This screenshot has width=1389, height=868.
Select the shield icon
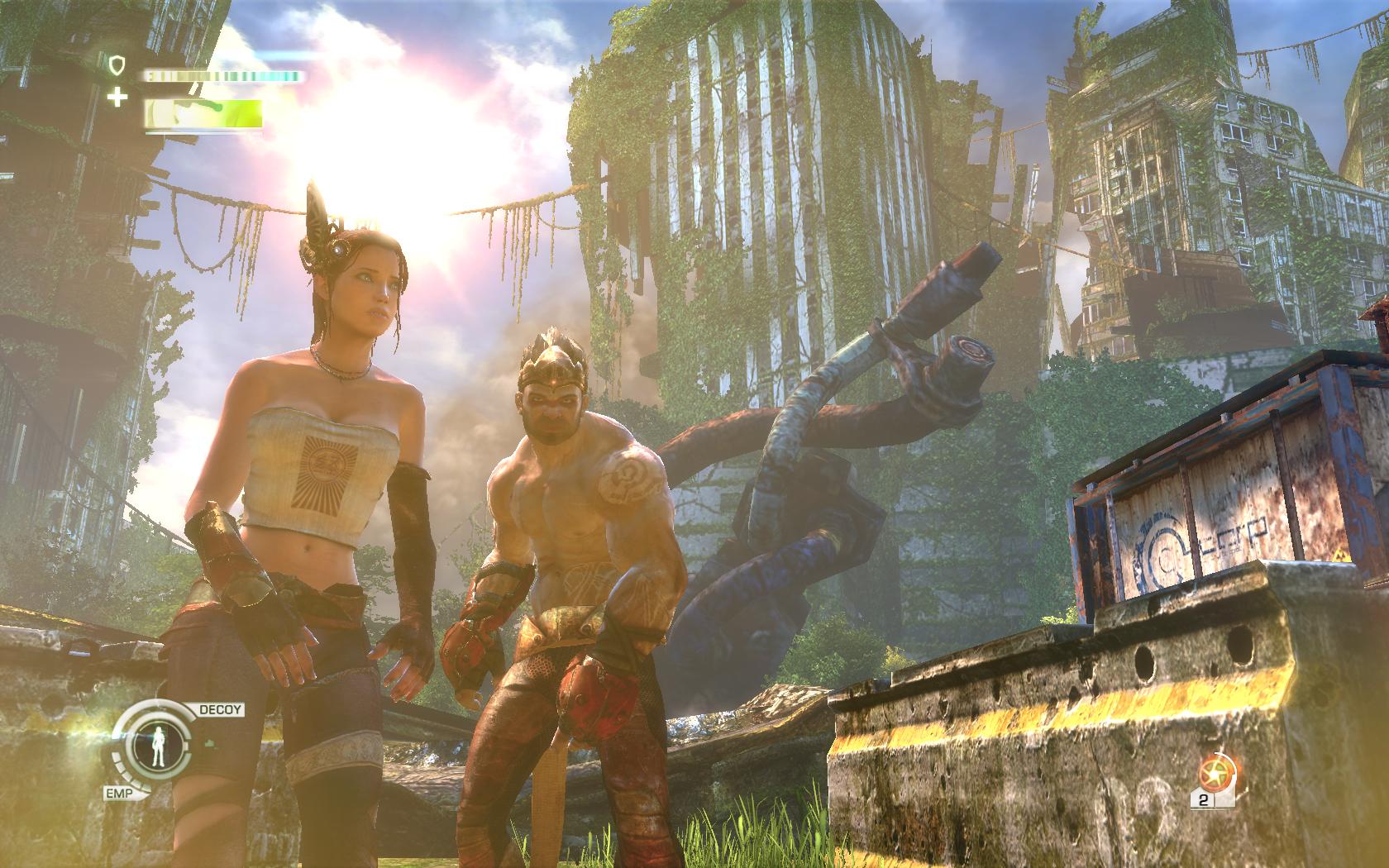tap(117, 62)
